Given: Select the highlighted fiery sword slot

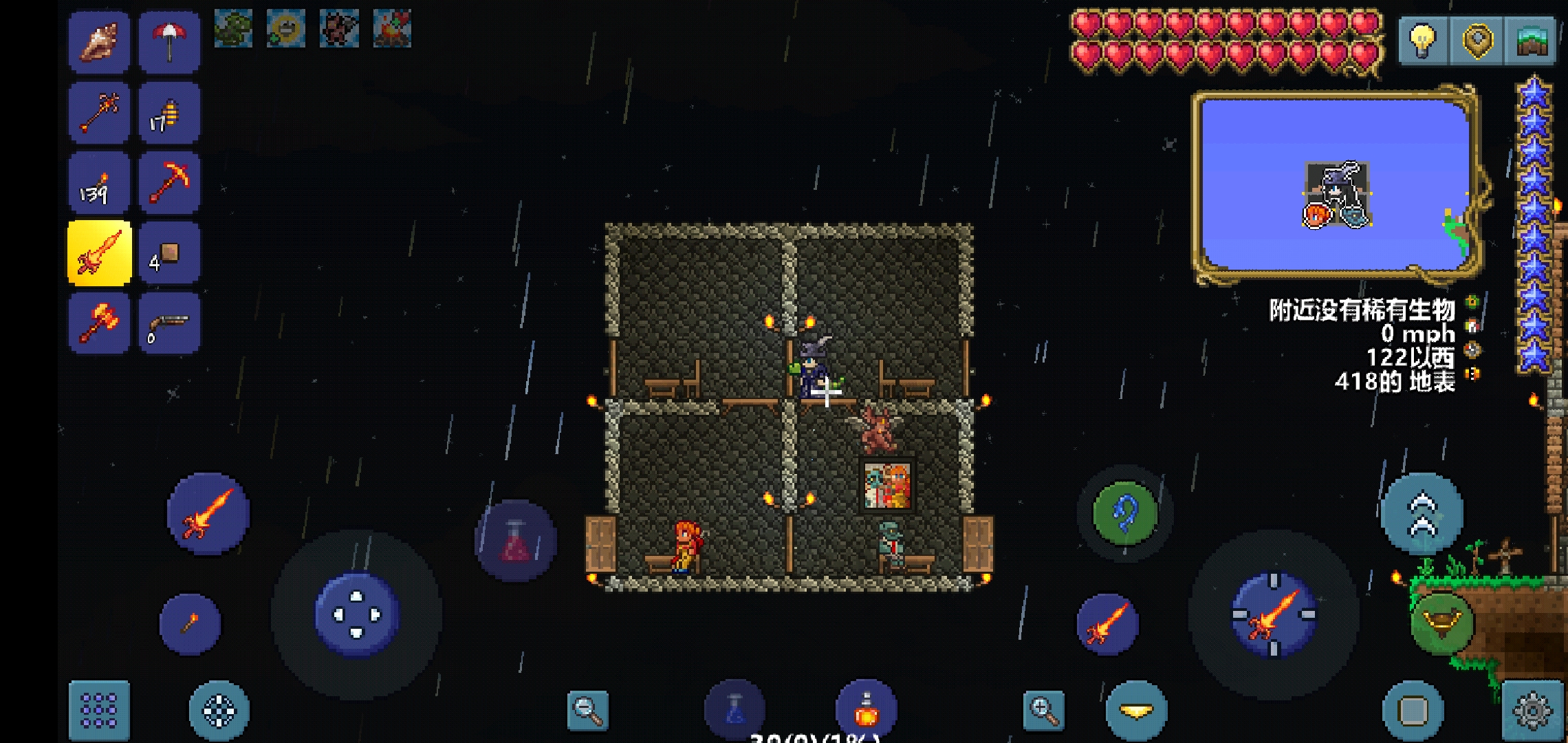Looking at the screenshot, I should [x=99, y=253].
